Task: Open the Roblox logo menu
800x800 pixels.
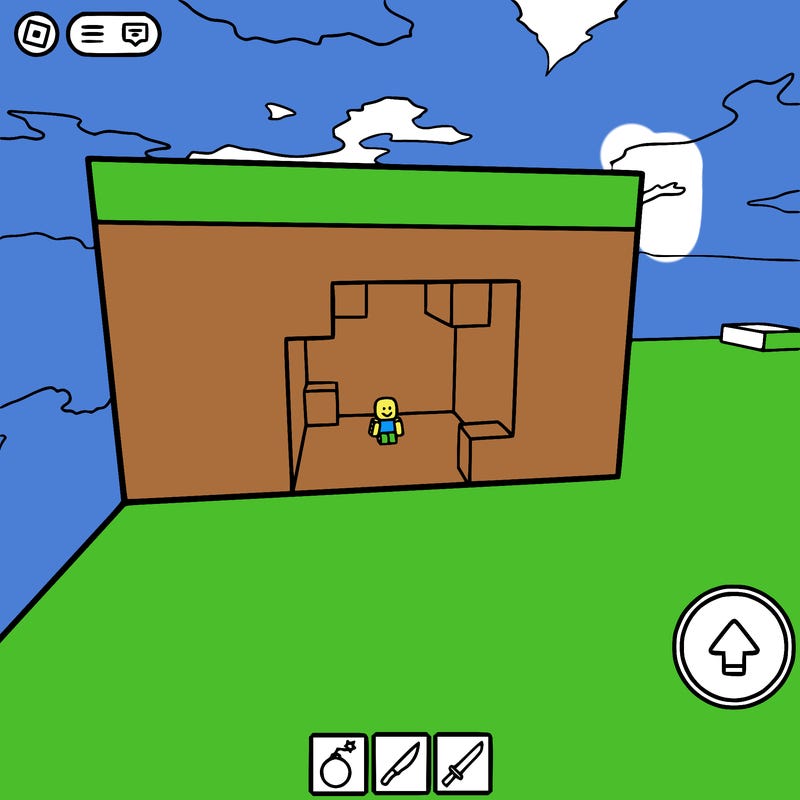Action: coord(36,35)
